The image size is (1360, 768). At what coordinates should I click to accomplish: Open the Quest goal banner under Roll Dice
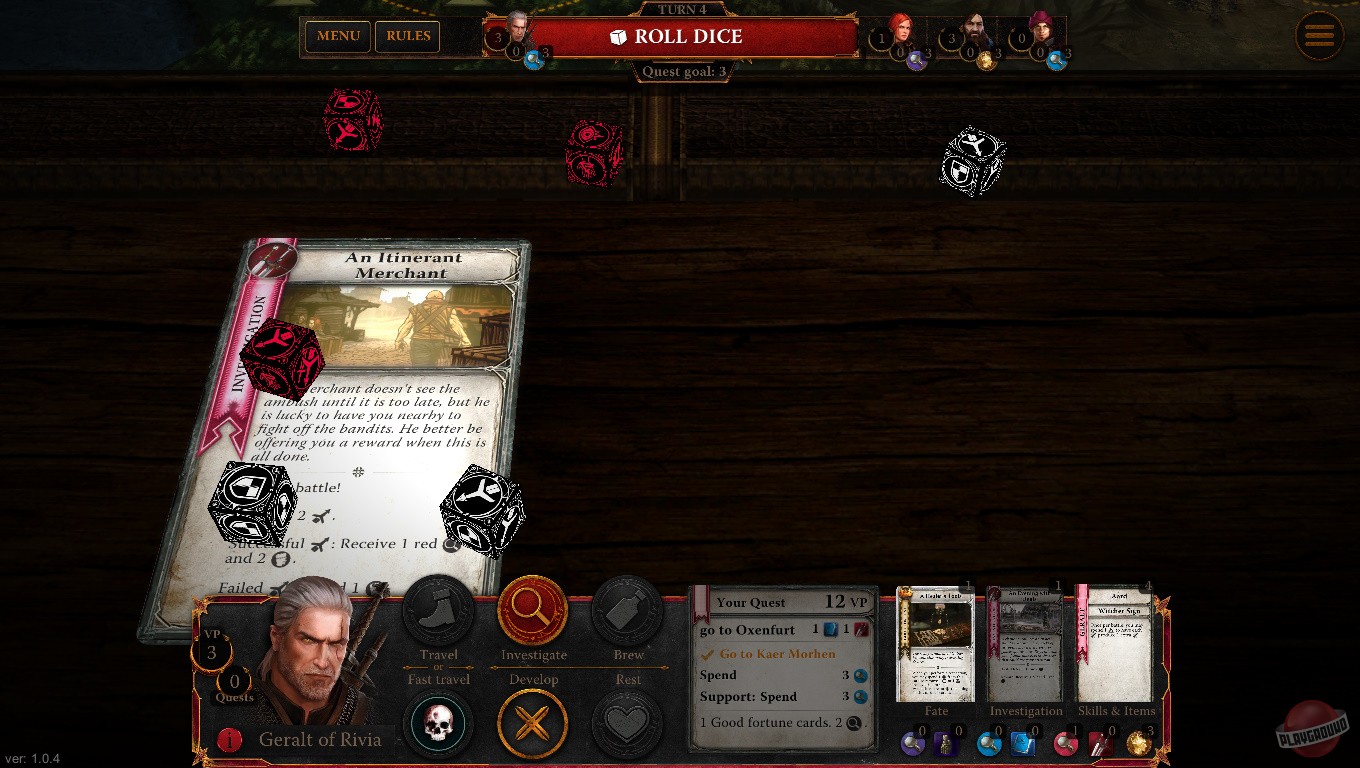683,71
